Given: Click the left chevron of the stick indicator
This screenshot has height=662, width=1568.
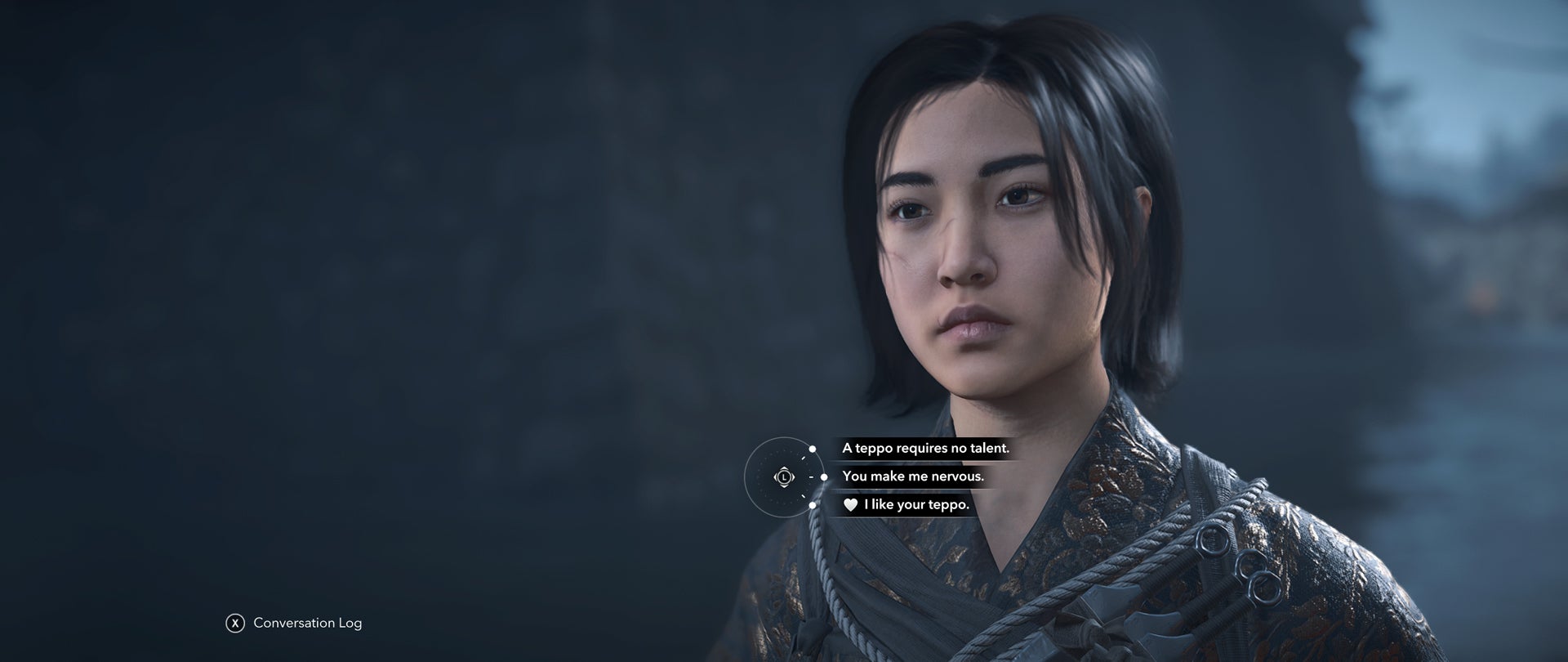Looking at the screenshot, I should click(x=776, y=477).
